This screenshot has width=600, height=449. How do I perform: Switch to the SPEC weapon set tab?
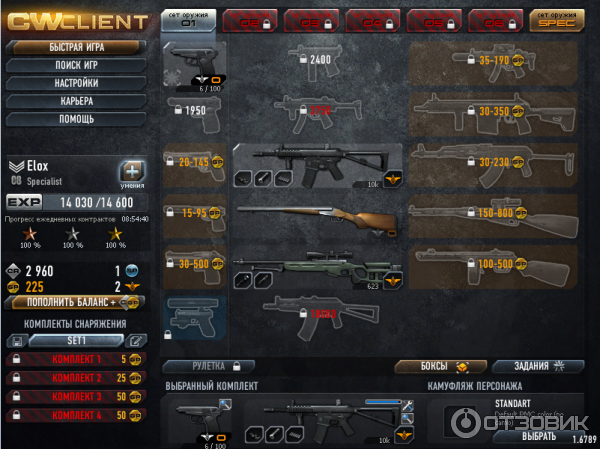point(557,18)
